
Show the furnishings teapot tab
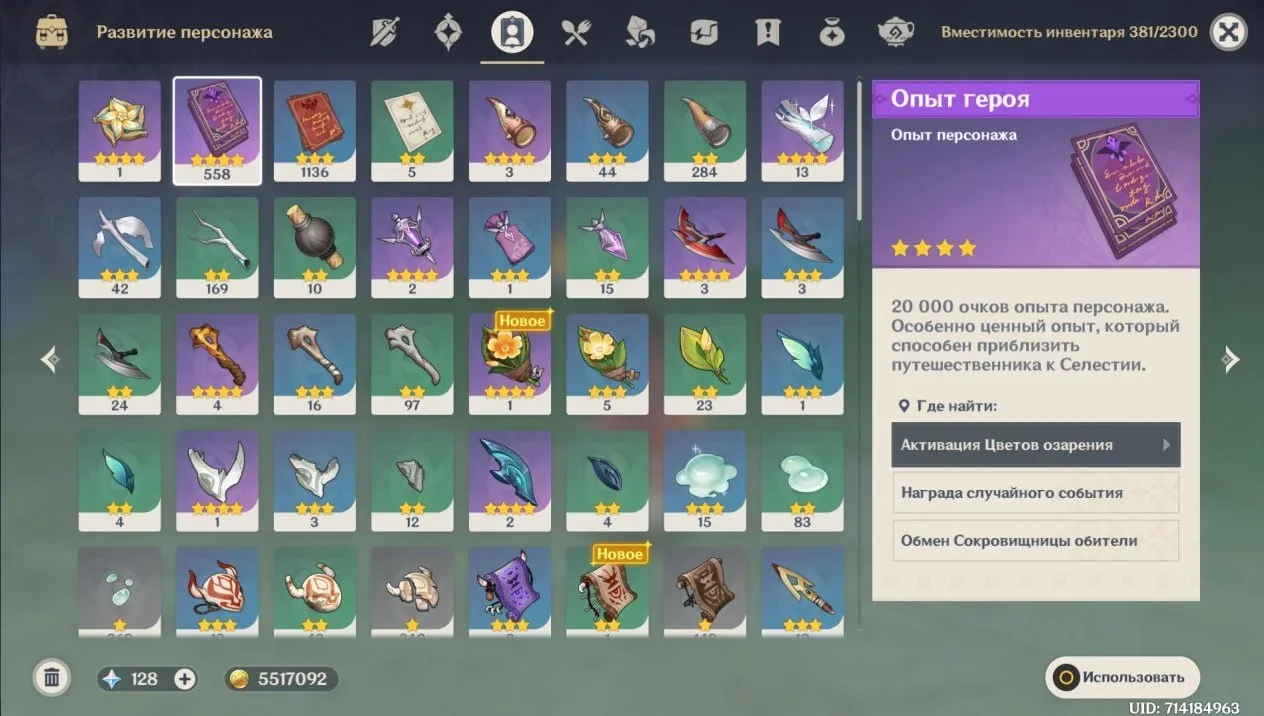(x=895, y=32)
